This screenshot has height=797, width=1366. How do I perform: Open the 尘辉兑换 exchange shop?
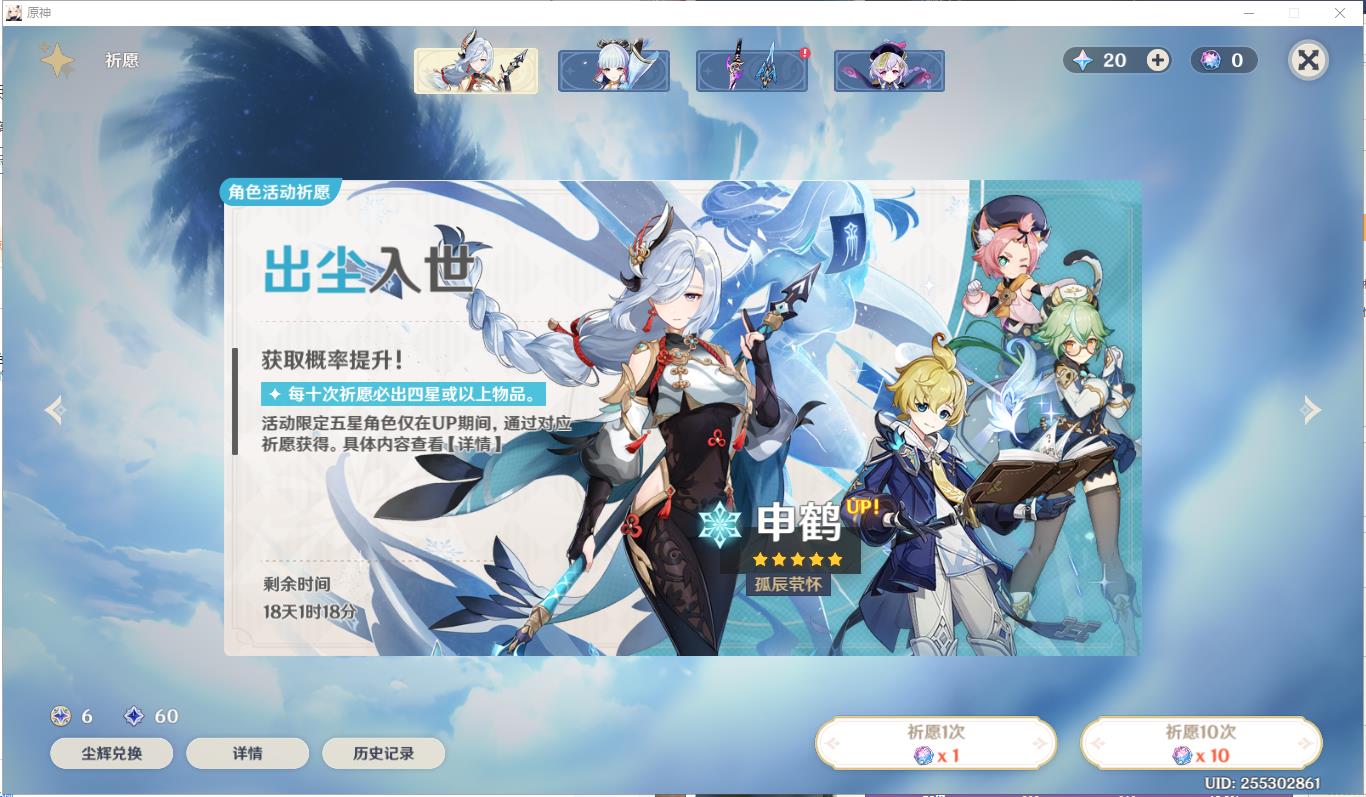click(x=111, y=753)
